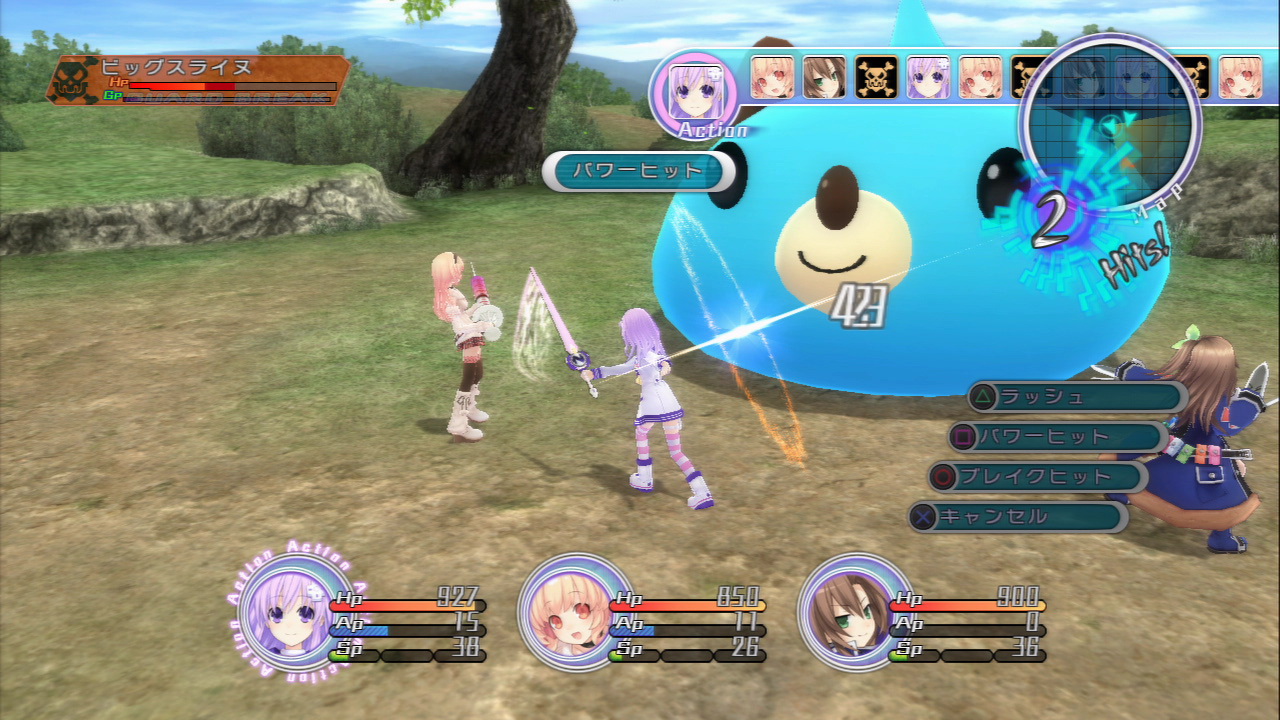
Task: Choose ラッシュ in the attack command menu
Action: [x=1076, y=397]
